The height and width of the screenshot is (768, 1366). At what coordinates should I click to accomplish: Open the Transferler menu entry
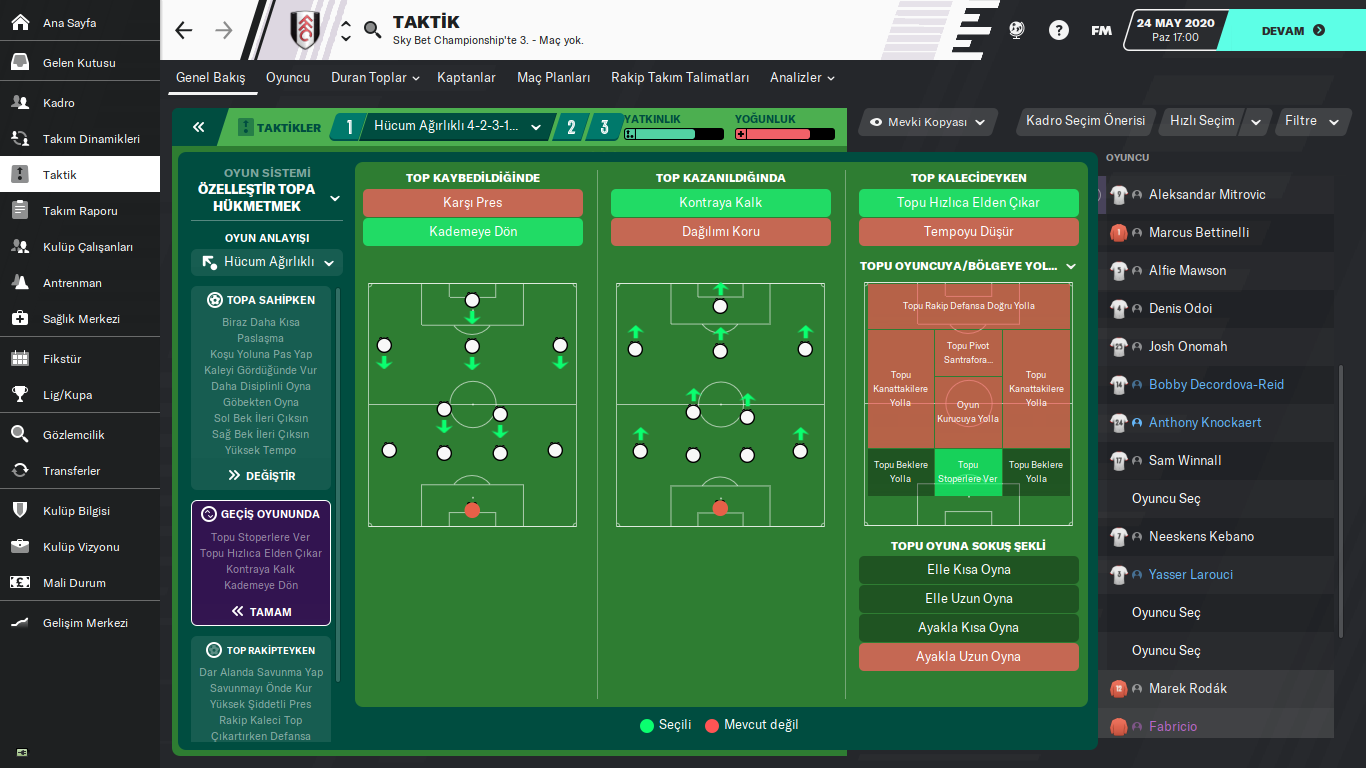coord(71,471)
